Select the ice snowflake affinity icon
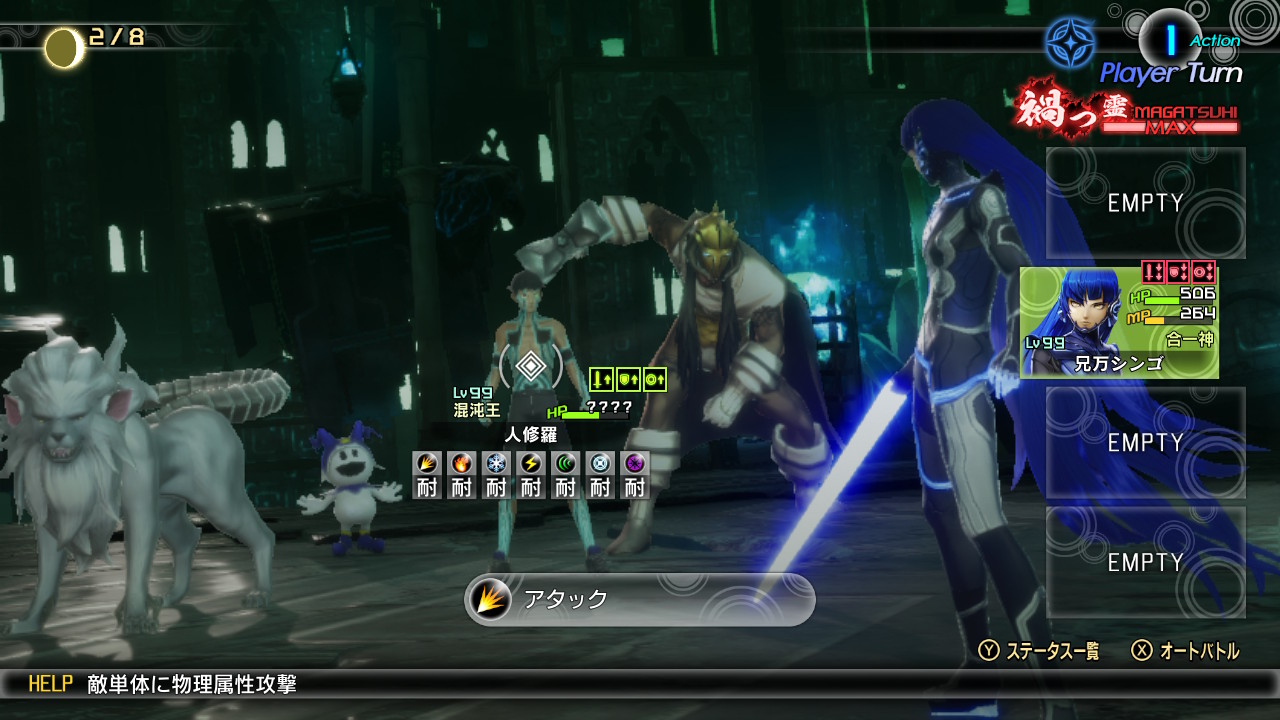This screenshot has height=720, width=1280. [x=496, y=464]
